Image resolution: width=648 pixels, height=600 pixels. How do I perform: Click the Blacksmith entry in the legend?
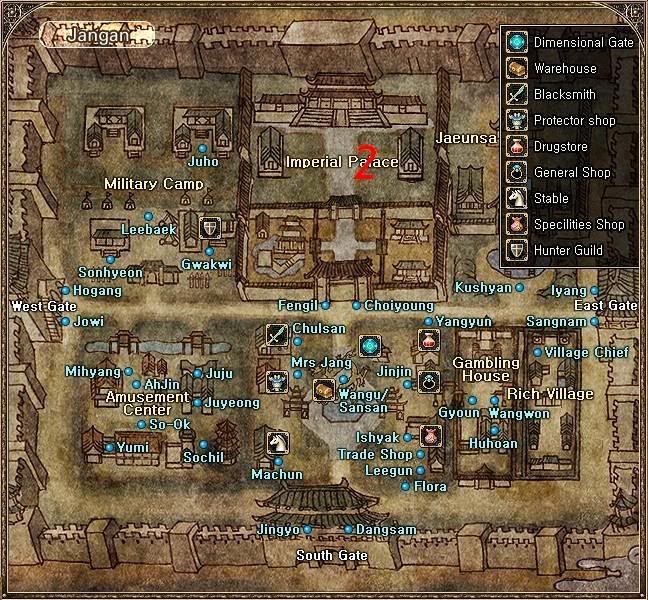565,95
